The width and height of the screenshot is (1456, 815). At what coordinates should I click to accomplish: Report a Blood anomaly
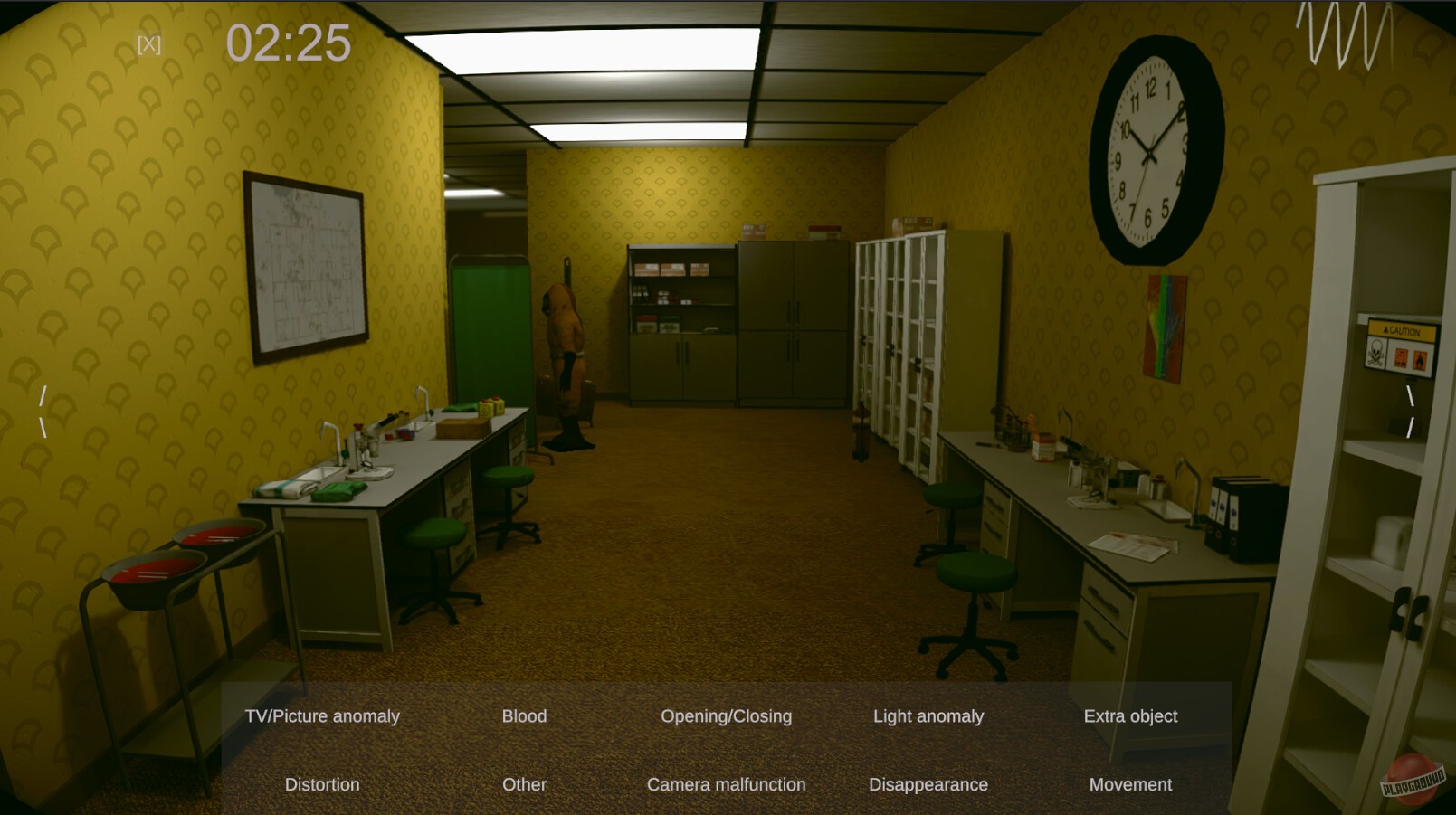(524, 715)
